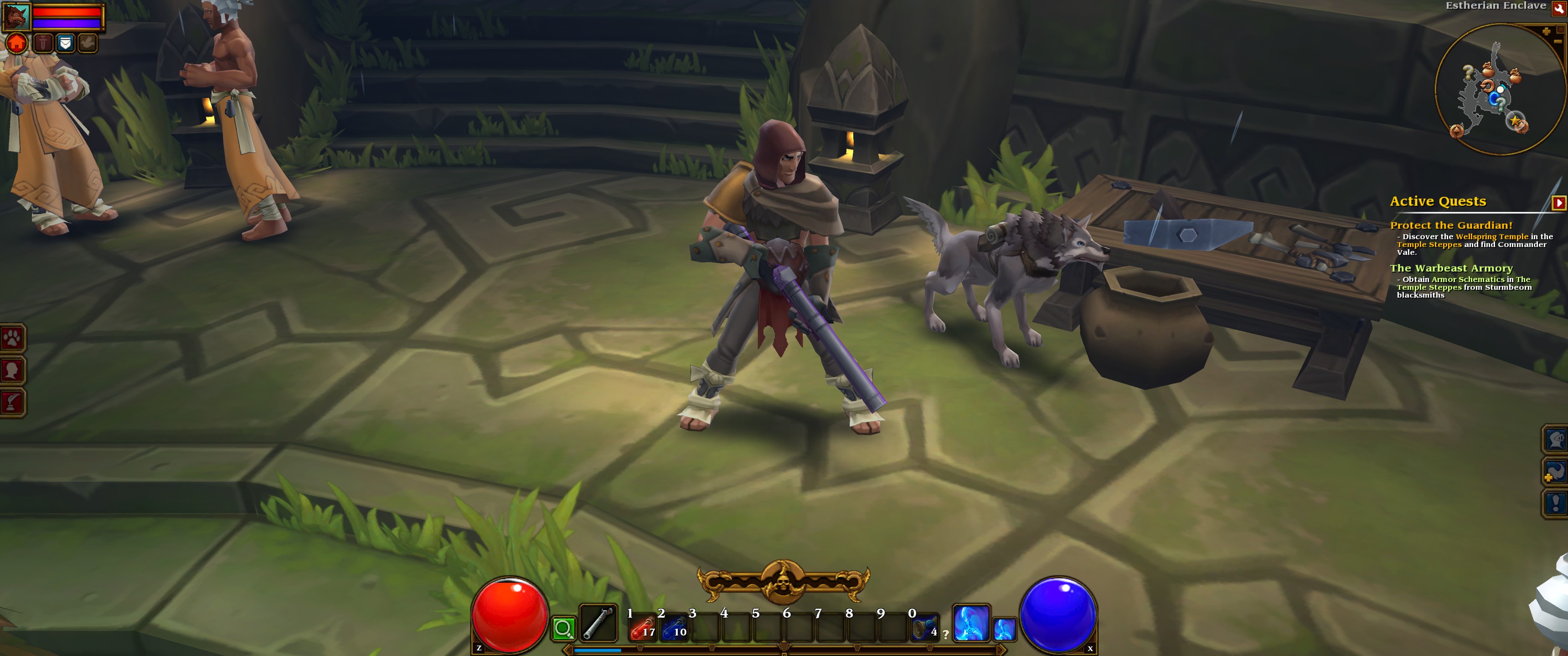
Task: Use the blue mana potion in slot 2
Action: (674, 627)
